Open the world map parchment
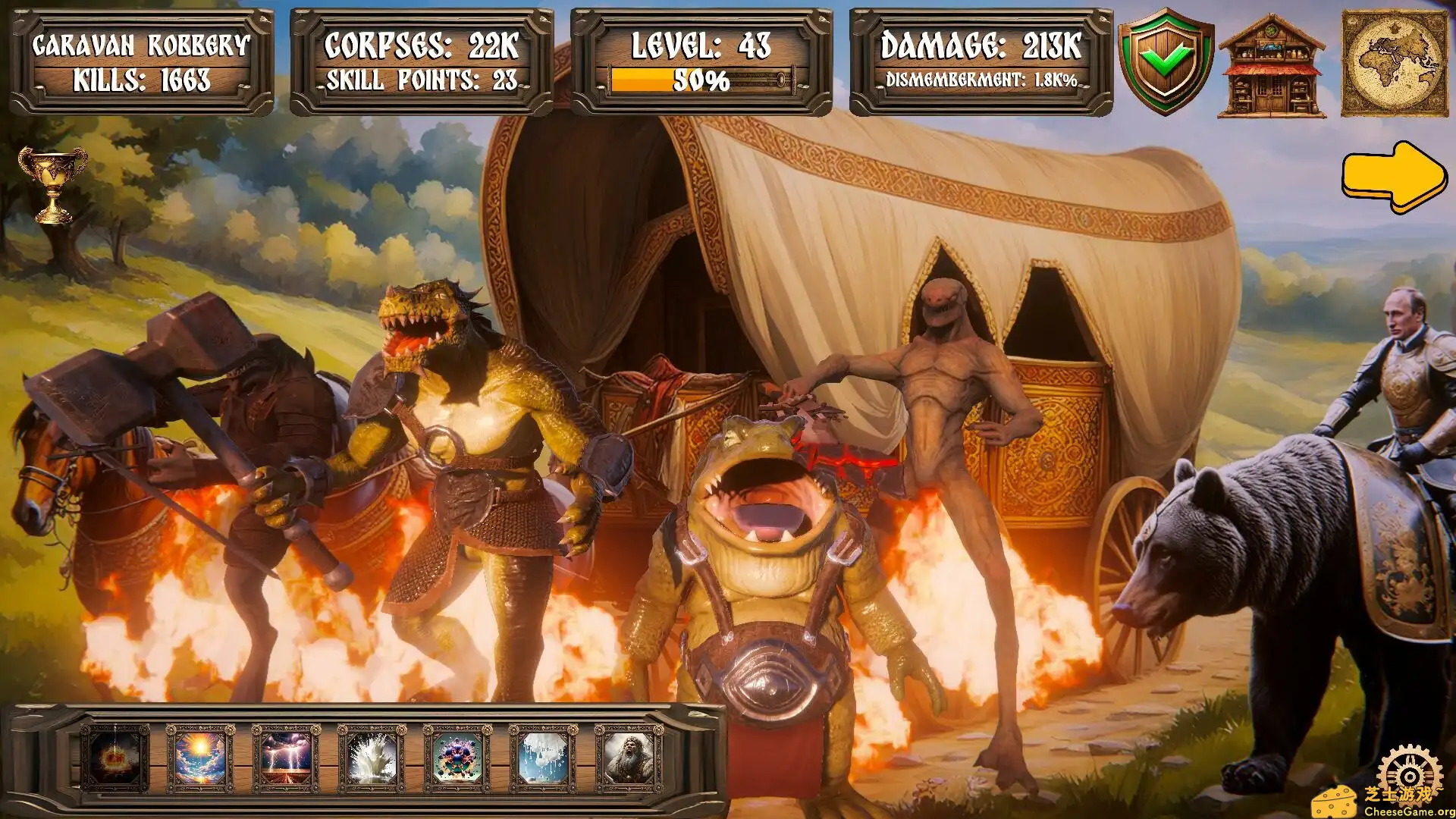Image resolution: width=1456 pixels, height=819 pixels. (x=1395, y=64)
